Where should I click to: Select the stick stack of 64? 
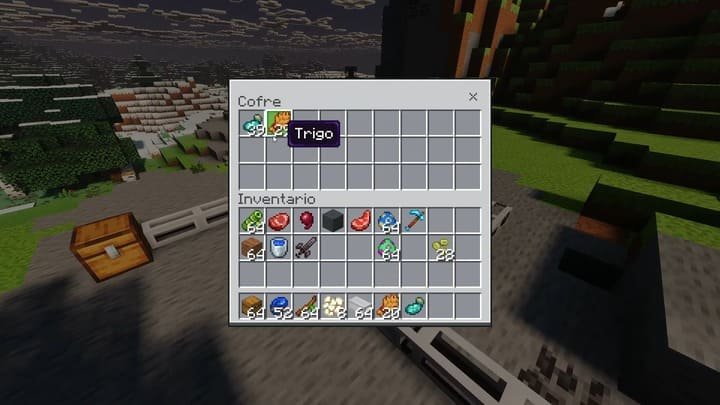305,307
